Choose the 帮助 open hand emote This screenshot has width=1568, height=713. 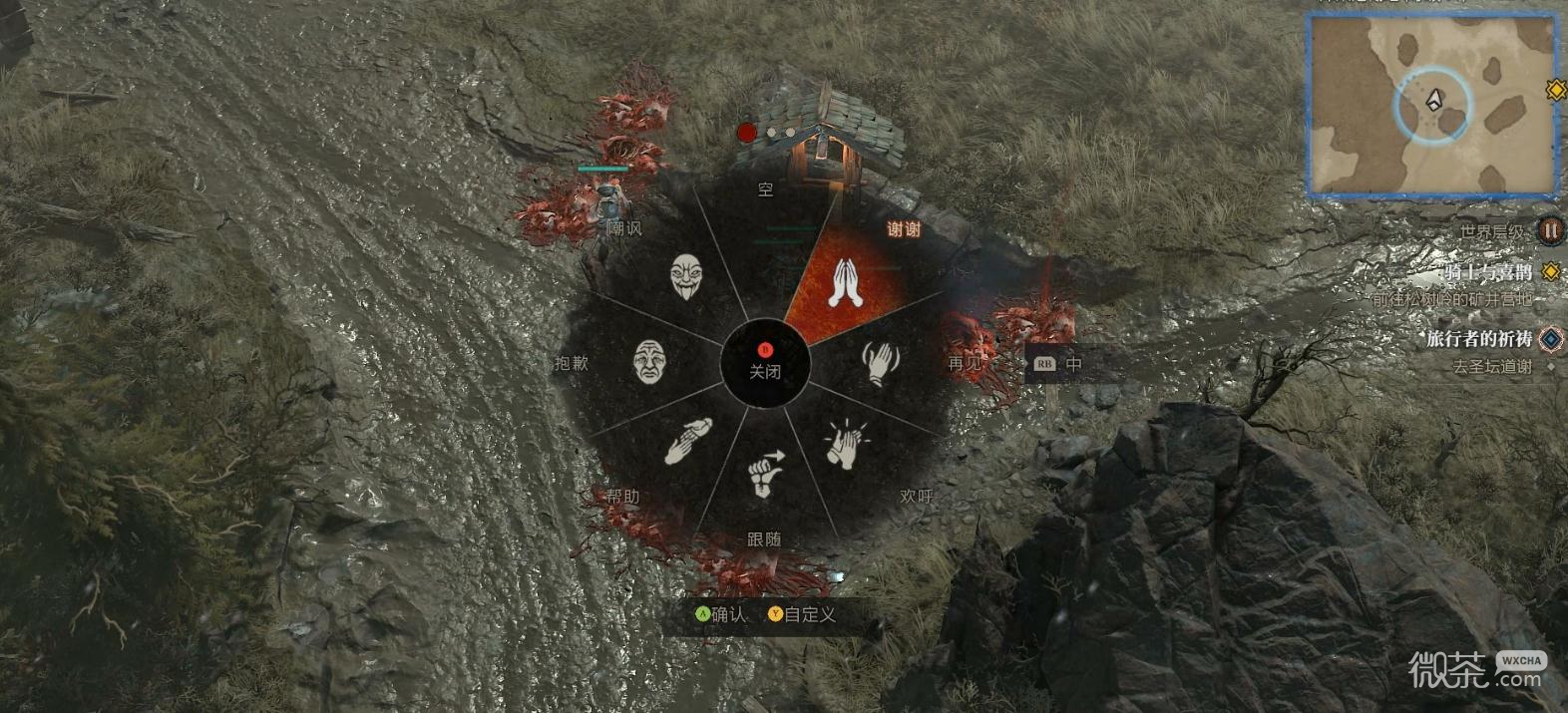pos(687,441)
